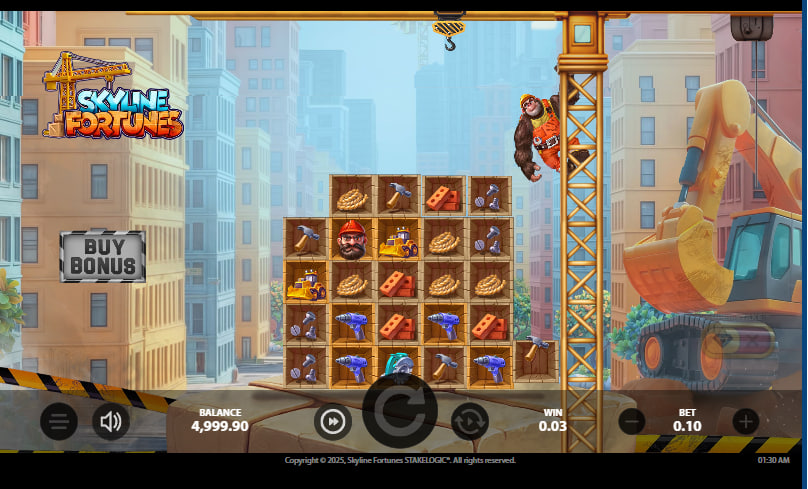Open the hamburger menu
Image resolution: width=808 pixels, height=489 pixels.
pyautogui.click(x=59, y=422)
